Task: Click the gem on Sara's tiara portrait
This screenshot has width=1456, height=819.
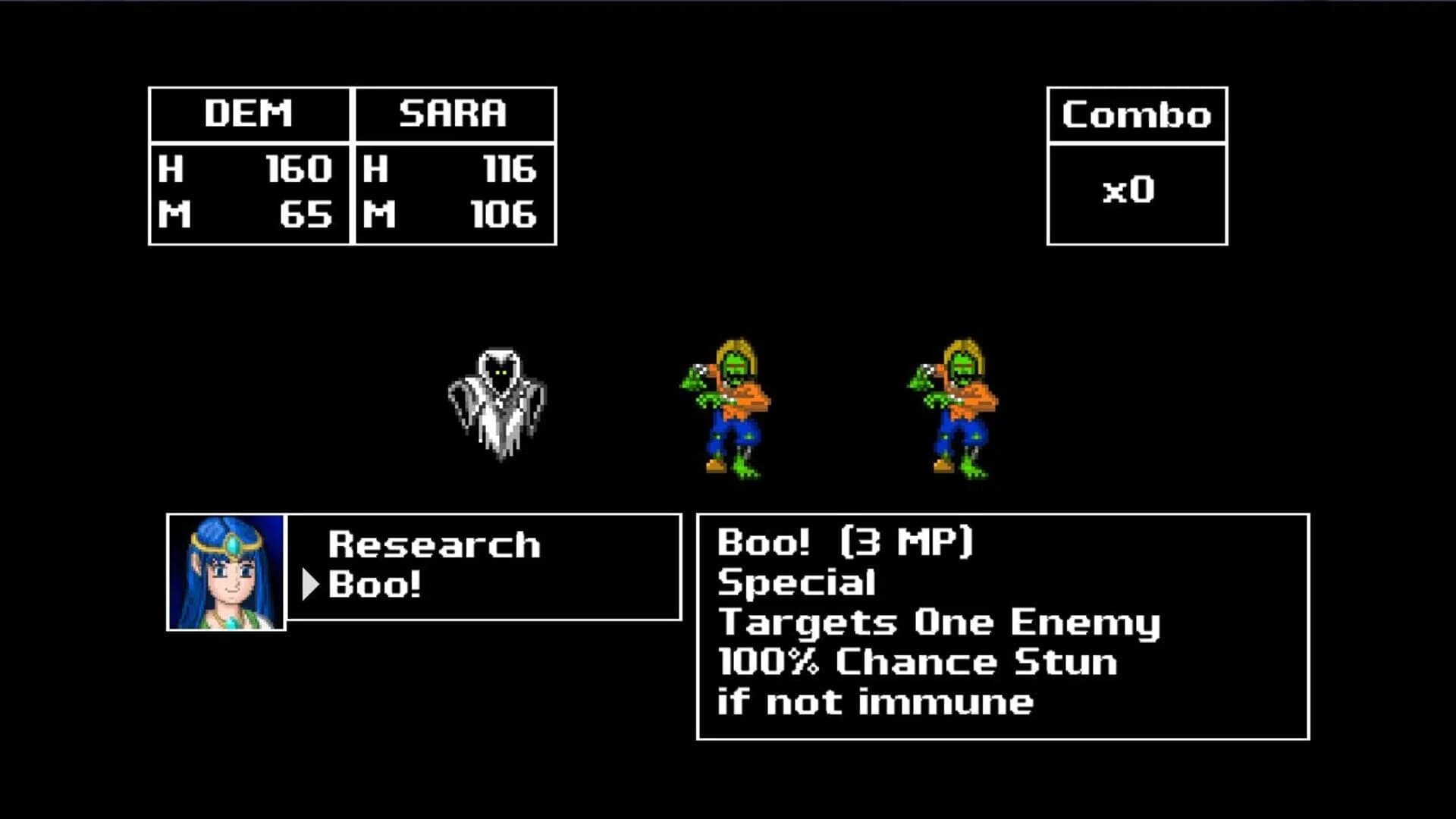Action: pos(233,544)
